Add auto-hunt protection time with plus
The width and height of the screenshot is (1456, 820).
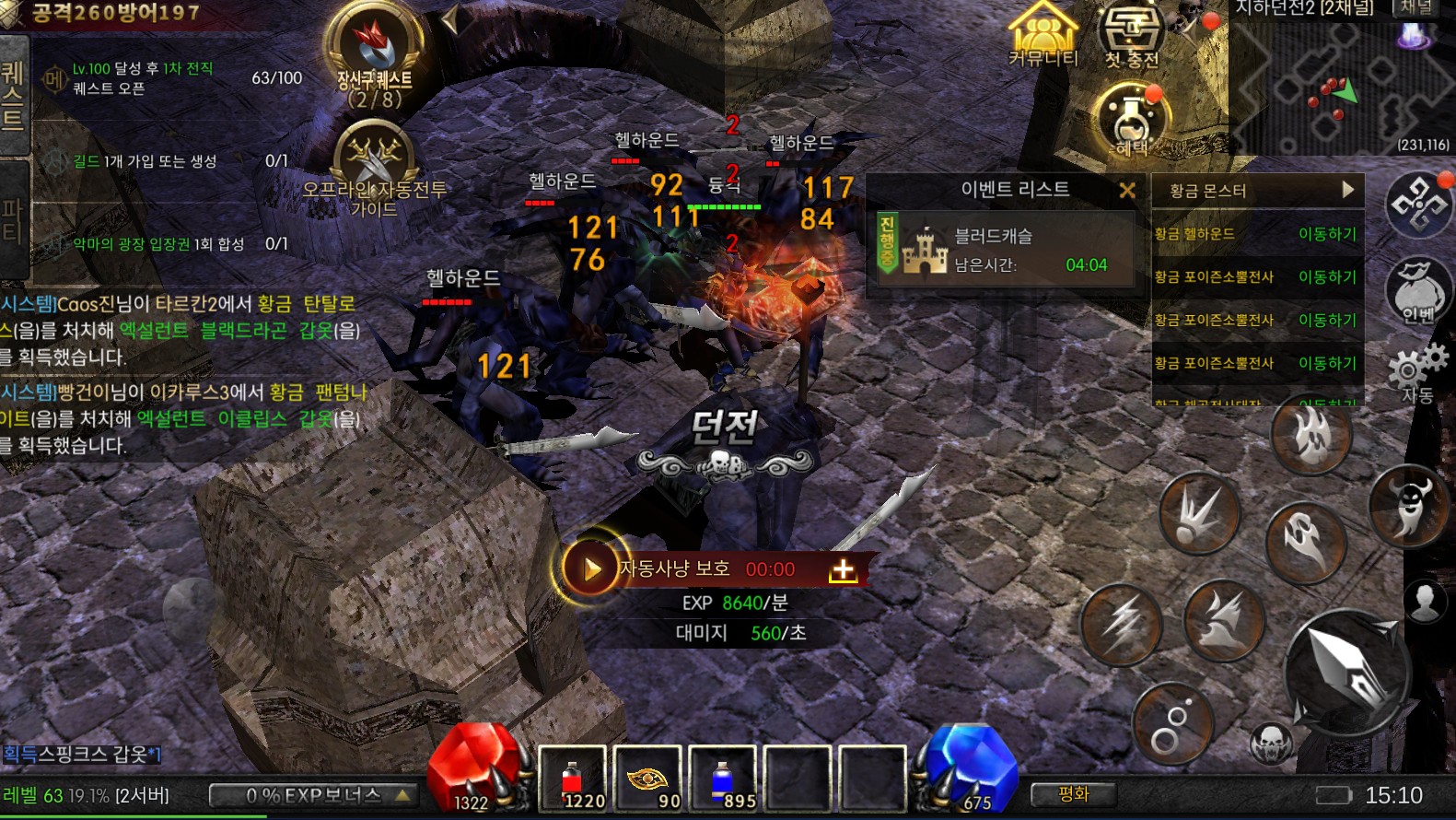[x=842, y=570]
